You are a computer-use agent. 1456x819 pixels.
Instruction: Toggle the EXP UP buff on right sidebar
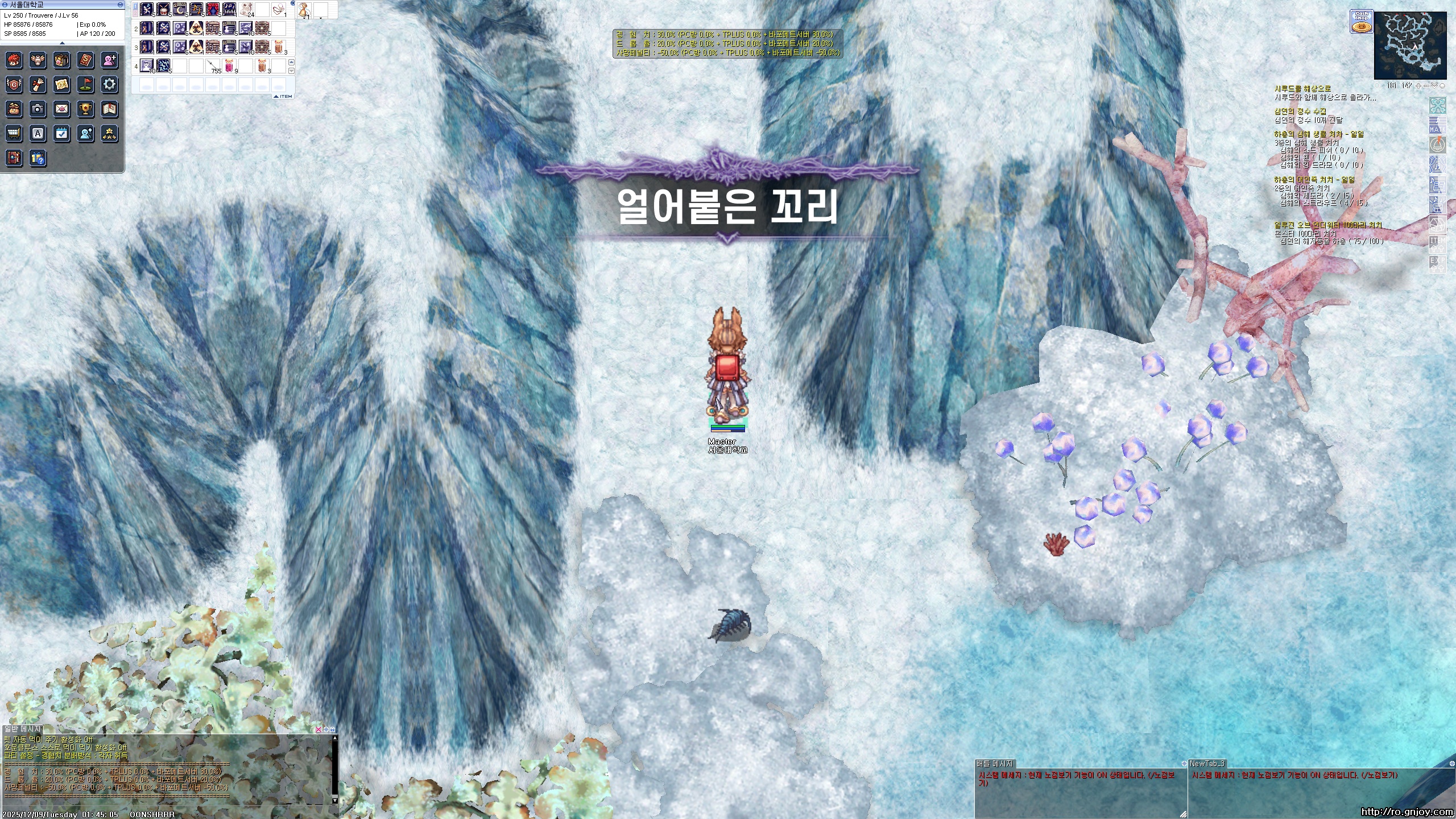click(1438, 265)
